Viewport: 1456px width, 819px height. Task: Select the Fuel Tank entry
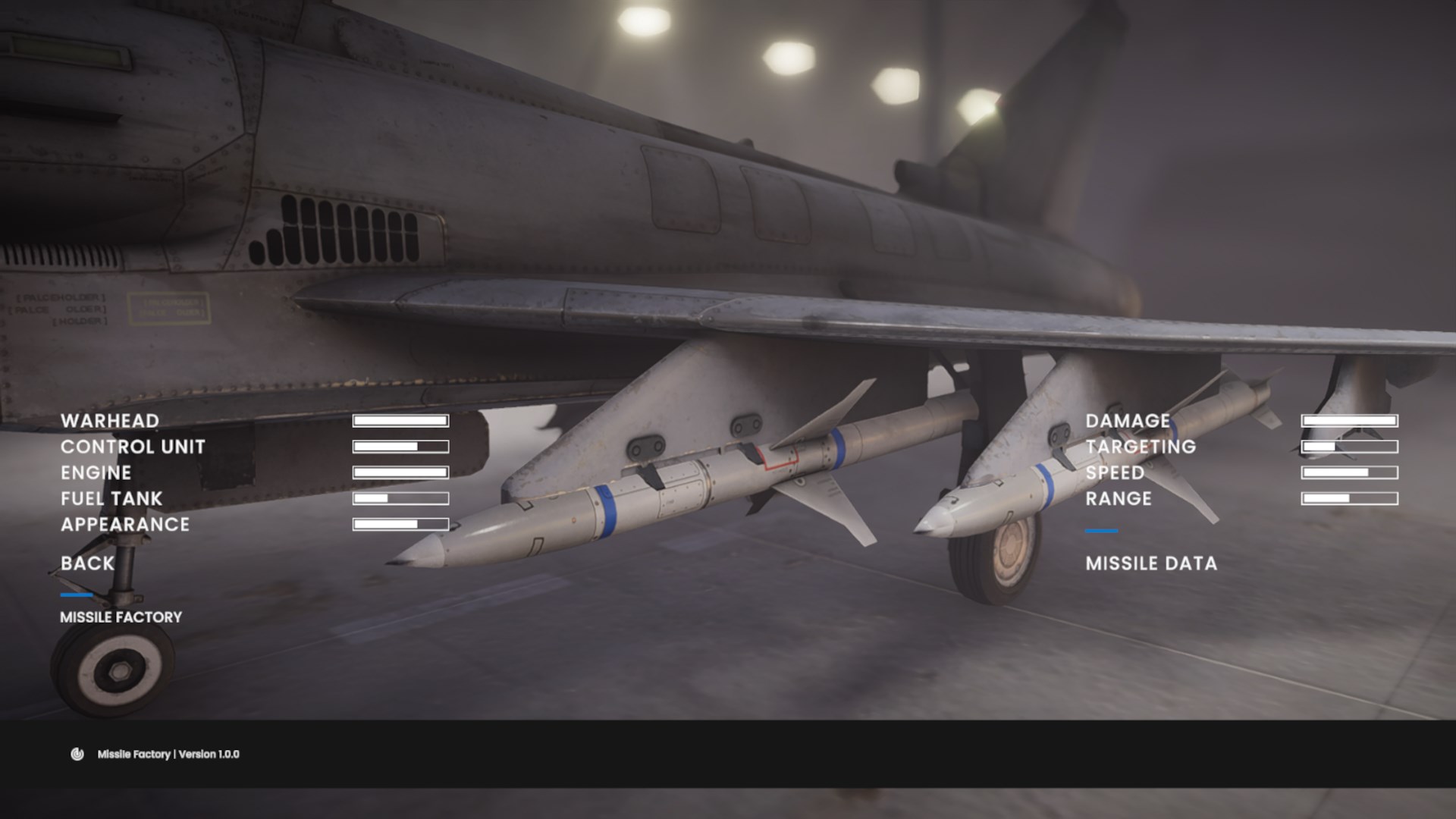click(111, 498)
